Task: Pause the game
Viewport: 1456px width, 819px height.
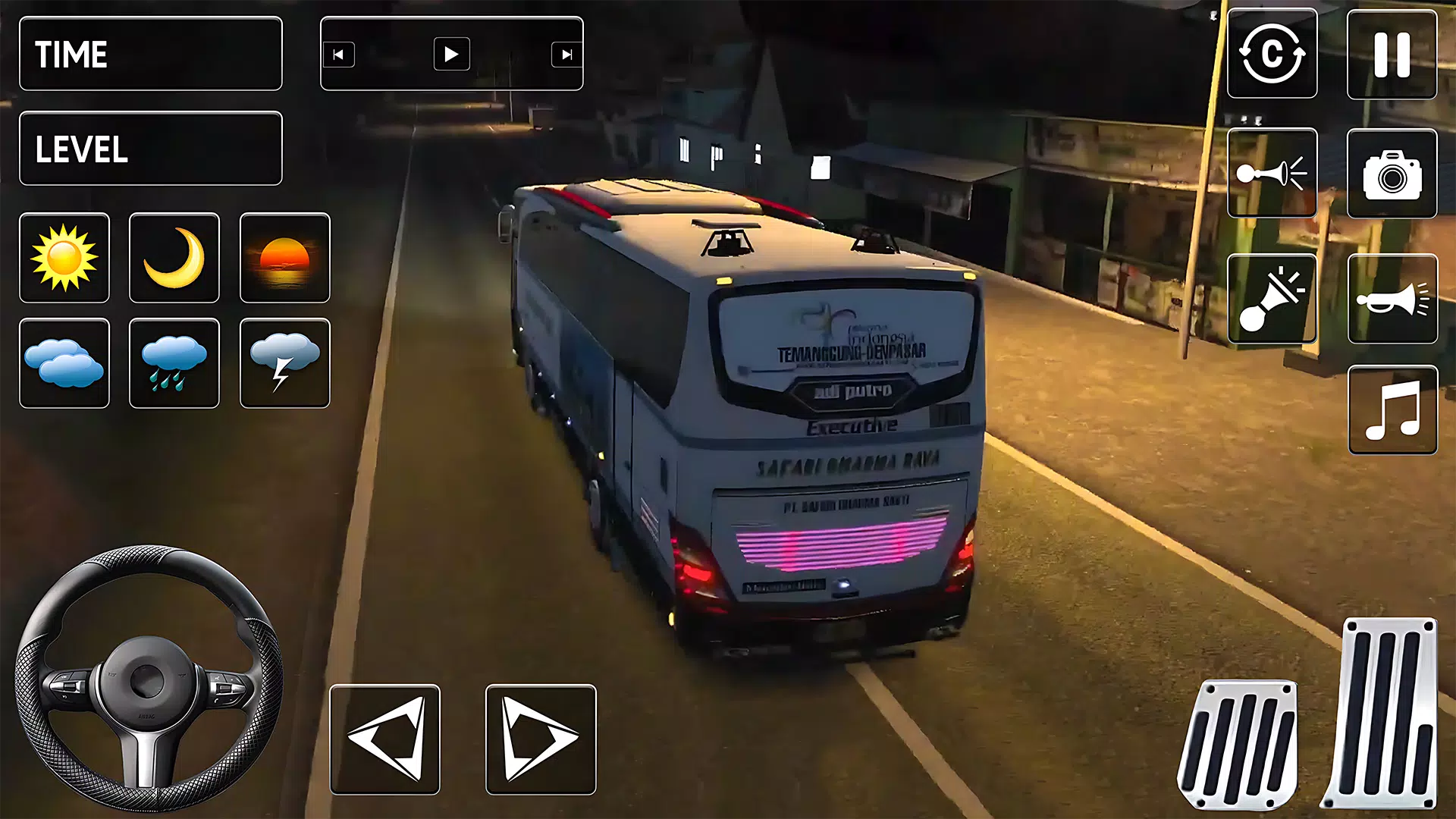Action: (x=1392, y=55)
